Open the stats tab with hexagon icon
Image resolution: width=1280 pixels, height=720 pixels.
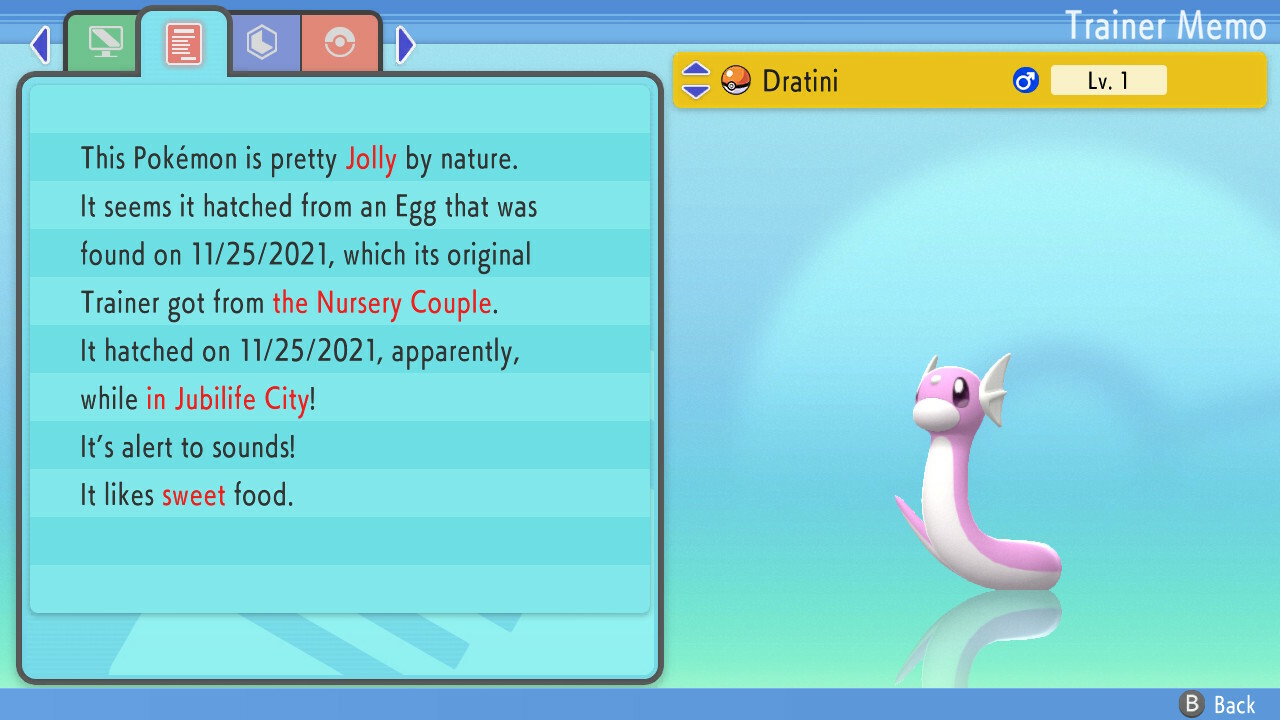[x=265, y=43]
